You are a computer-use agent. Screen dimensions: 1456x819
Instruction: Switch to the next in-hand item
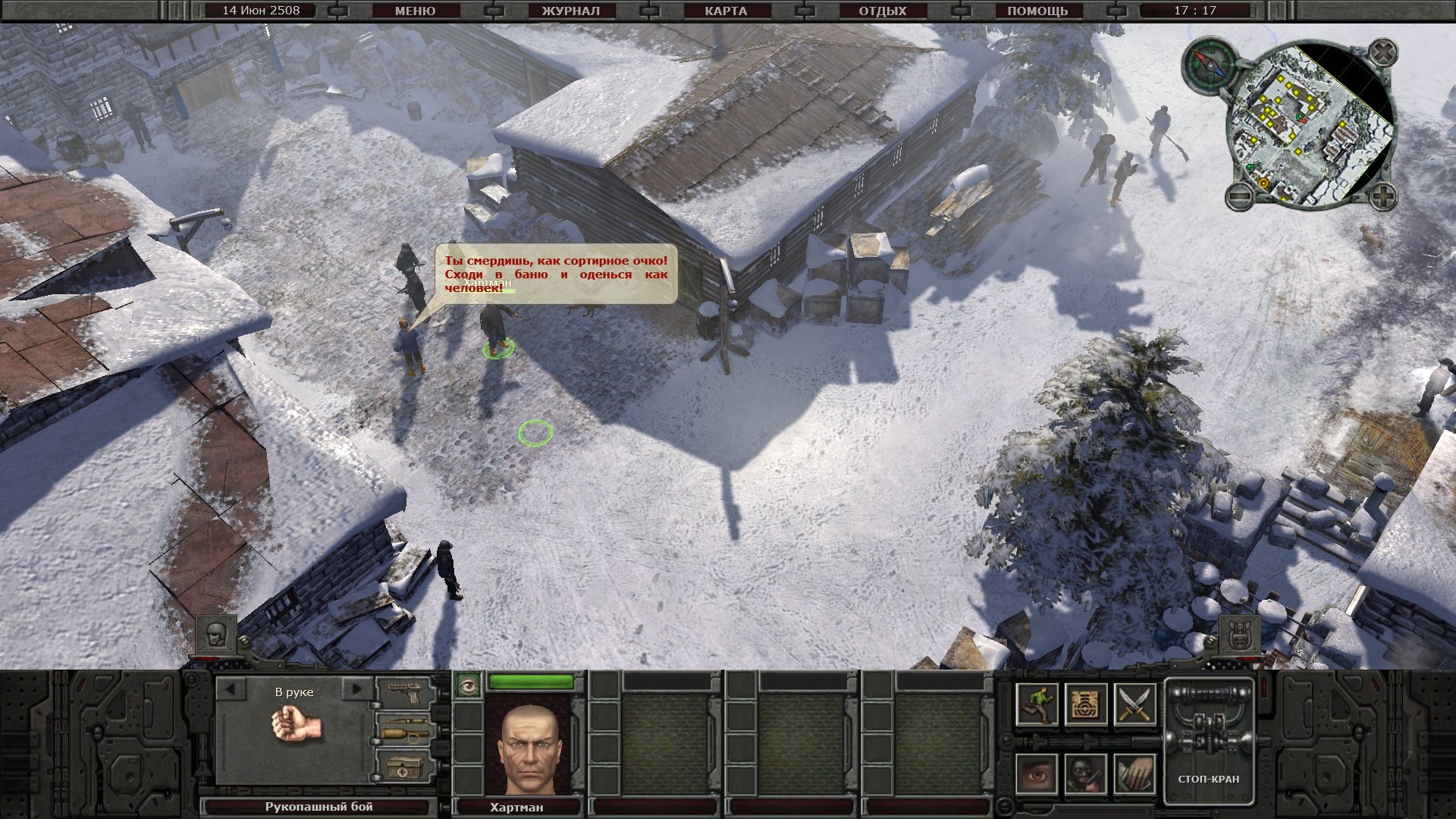355,690
